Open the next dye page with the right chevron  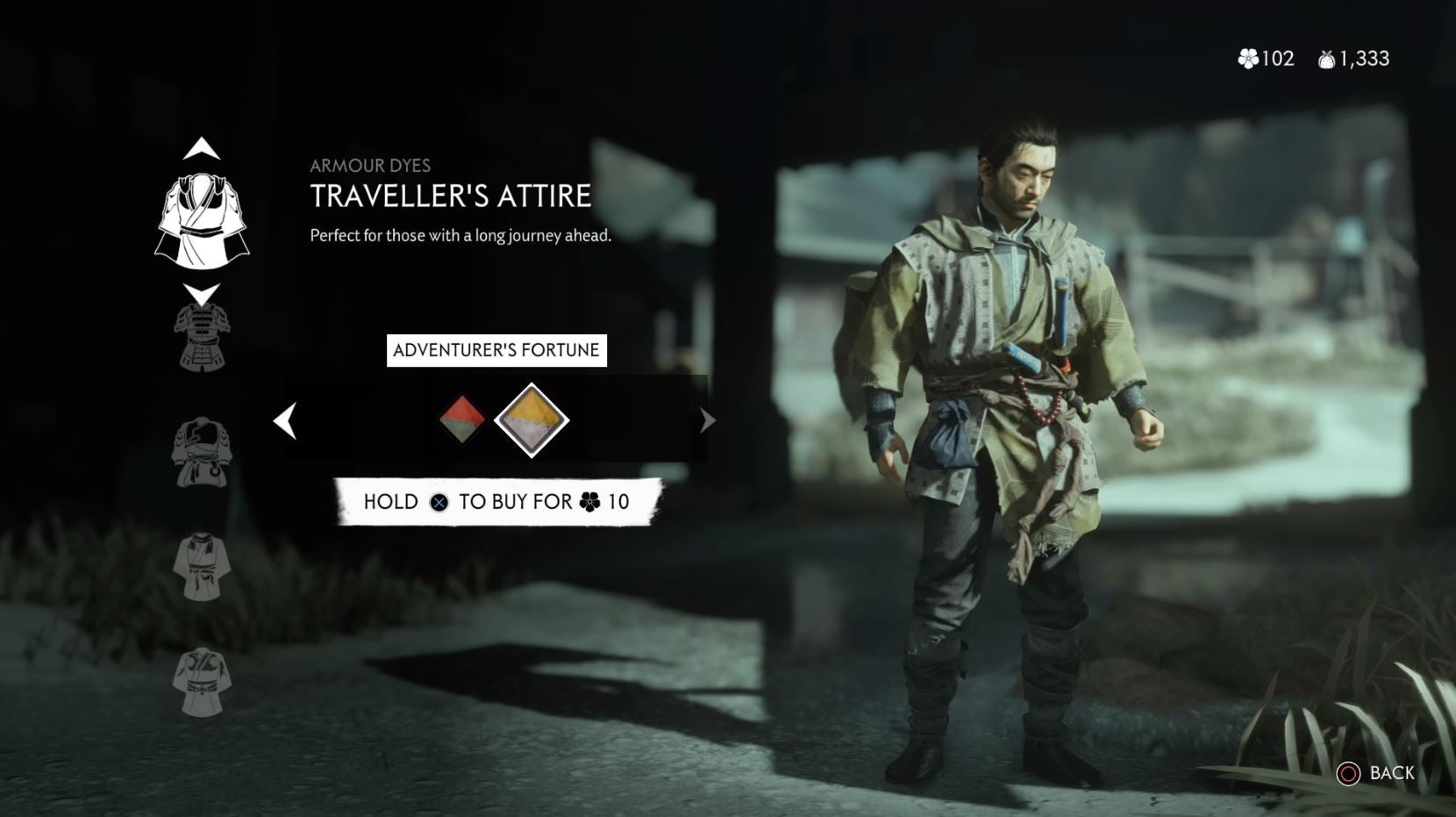pos(708,420)
